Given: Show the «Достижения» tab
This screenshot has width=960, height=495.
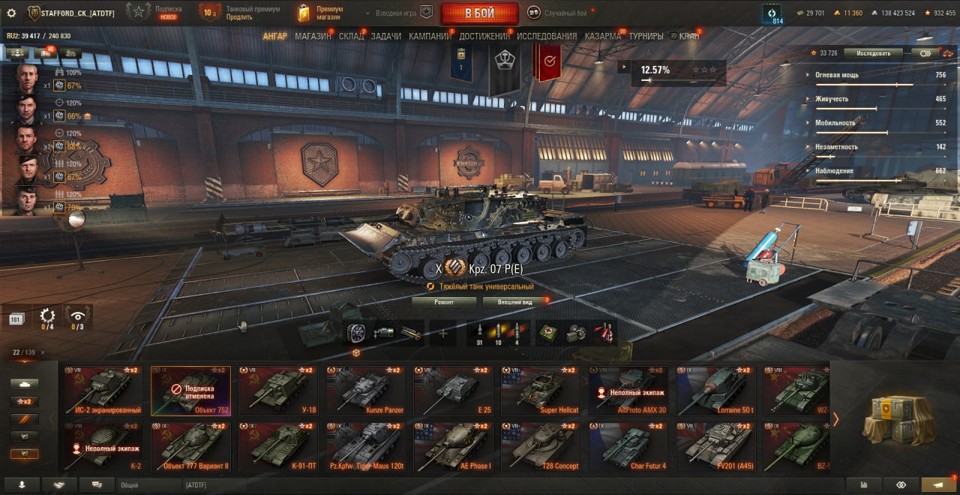Looking at the screenshot, I should 485,36.
